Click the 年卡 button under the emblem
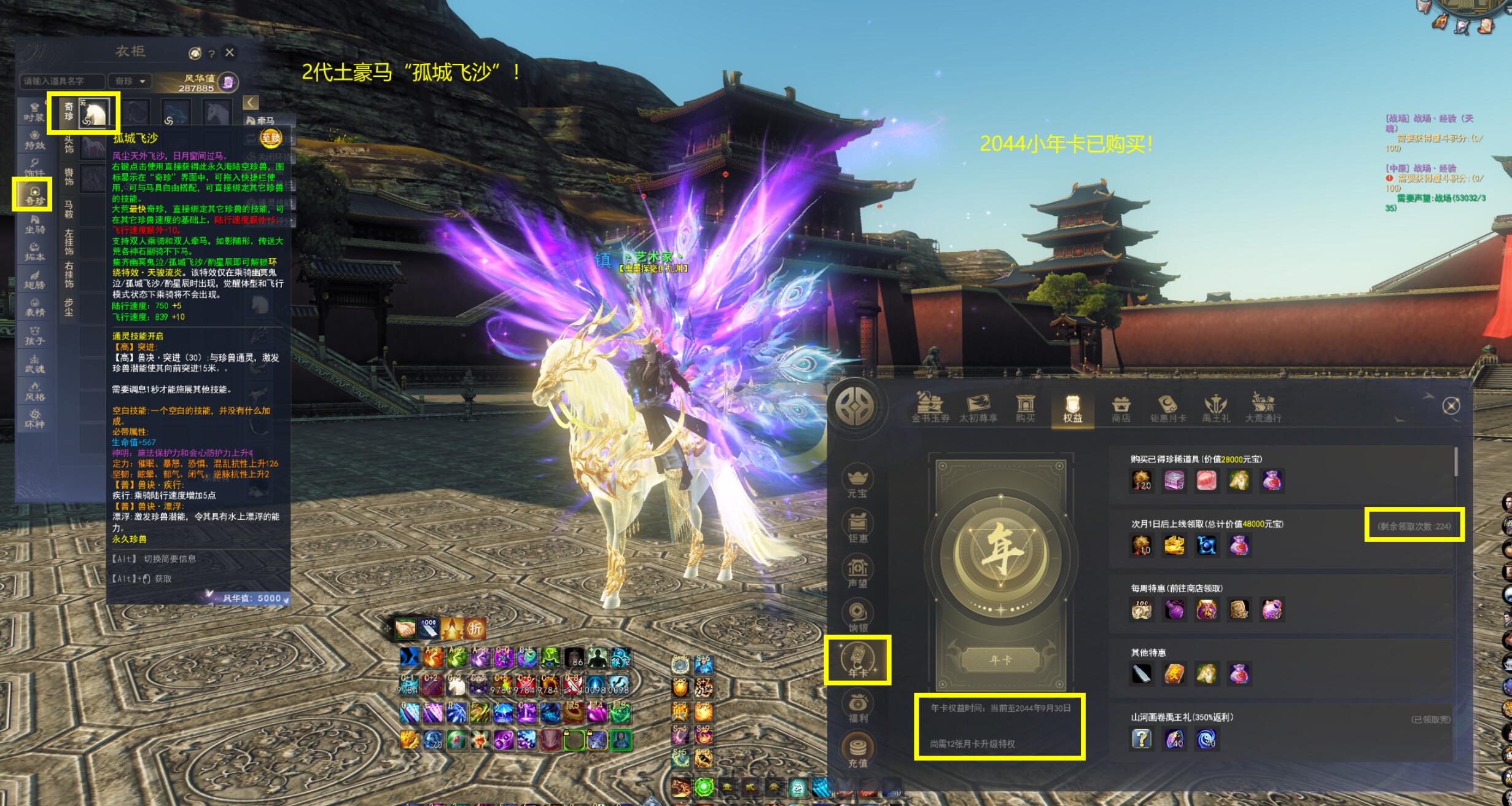 [x=1000, y=660]
